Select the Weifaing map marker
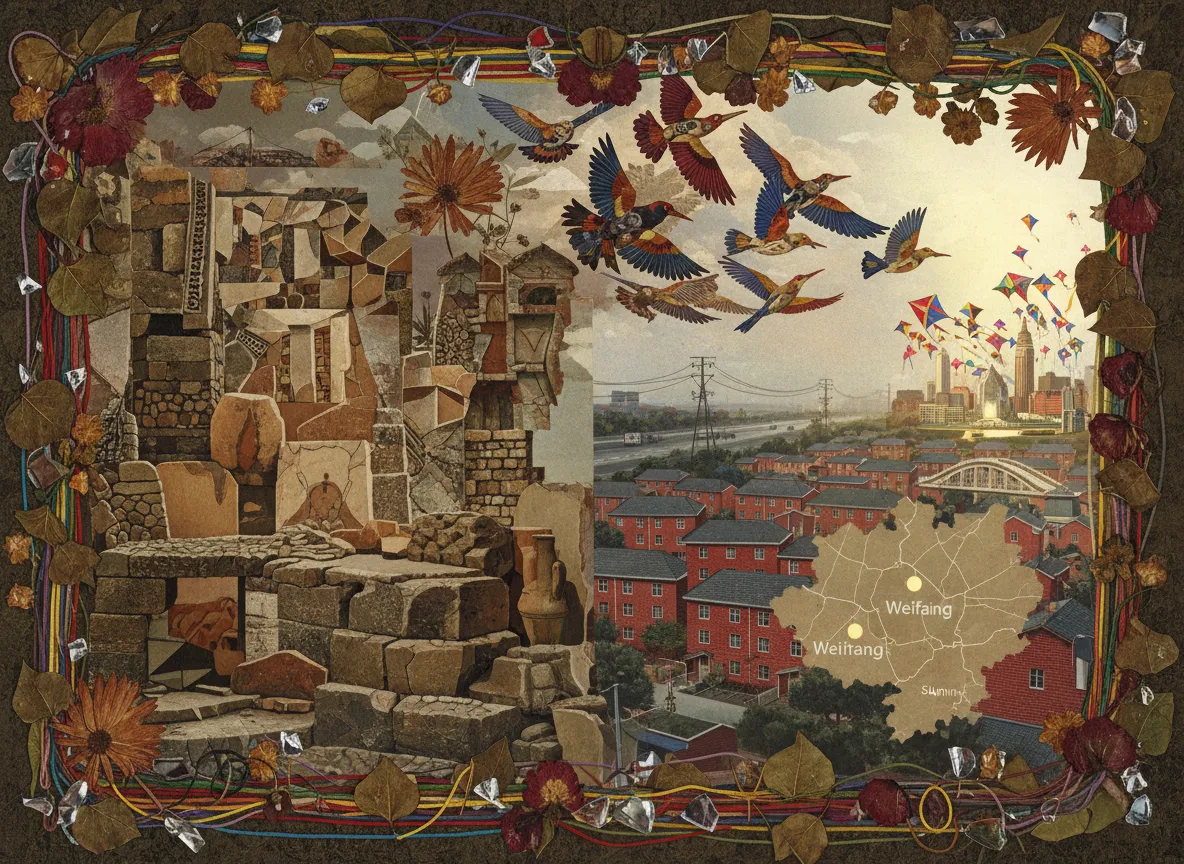 [913, 583]
